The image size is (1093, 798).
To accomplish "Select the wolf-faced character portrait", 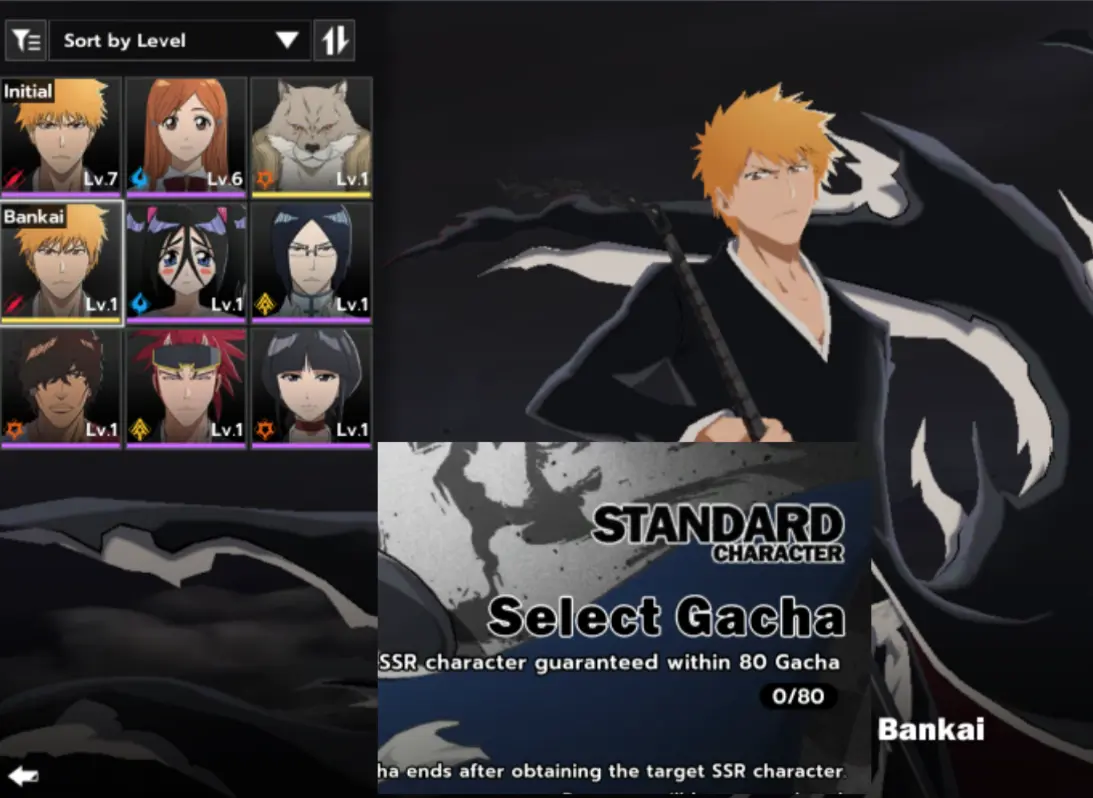I will tap(311, 136).
